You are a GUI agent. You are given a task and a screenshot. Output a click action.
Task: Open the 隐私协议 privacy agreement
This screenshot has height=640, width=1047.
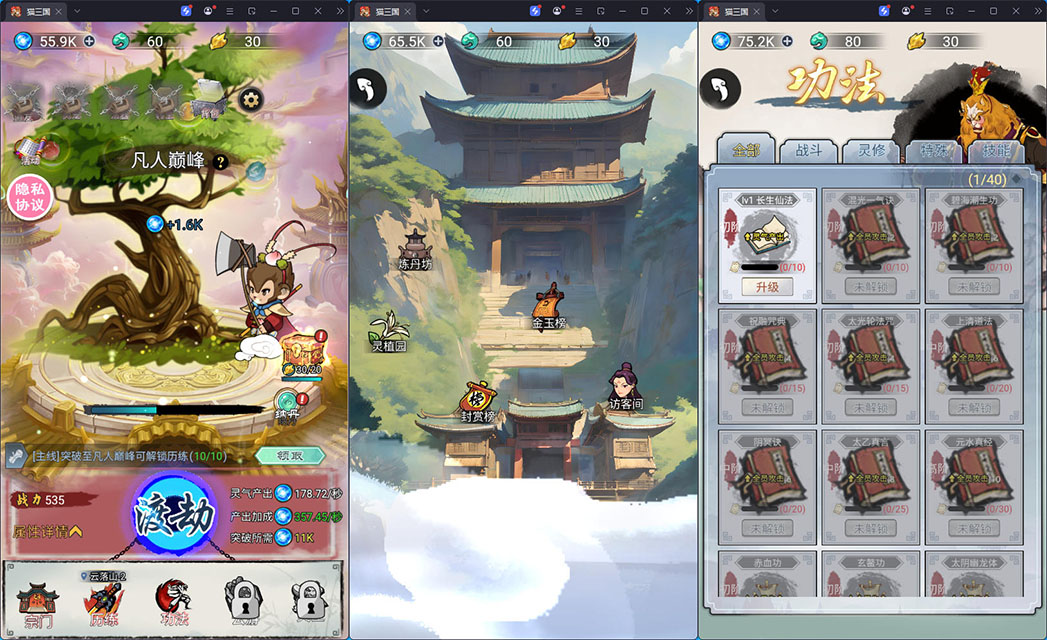coord(28,196)
